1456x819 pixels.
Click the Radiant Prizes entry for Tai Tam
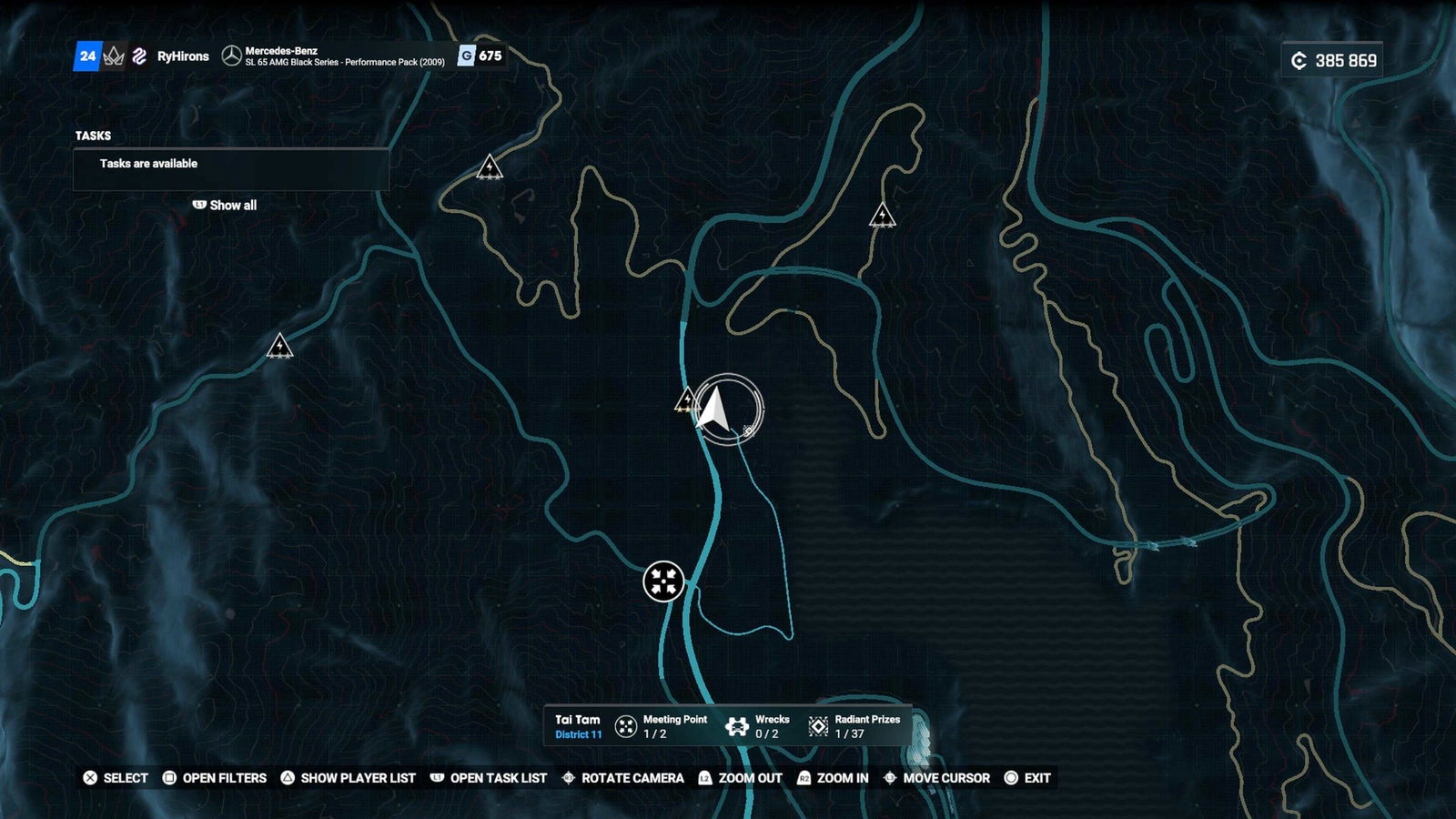pyautogui.click(x=854, y=726)
